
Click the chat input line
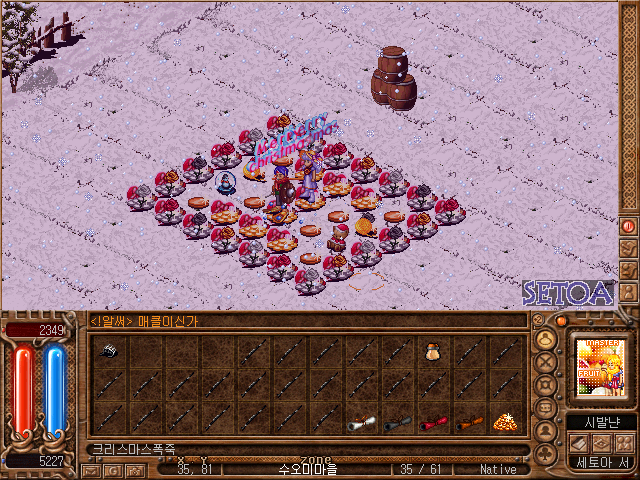300,449
